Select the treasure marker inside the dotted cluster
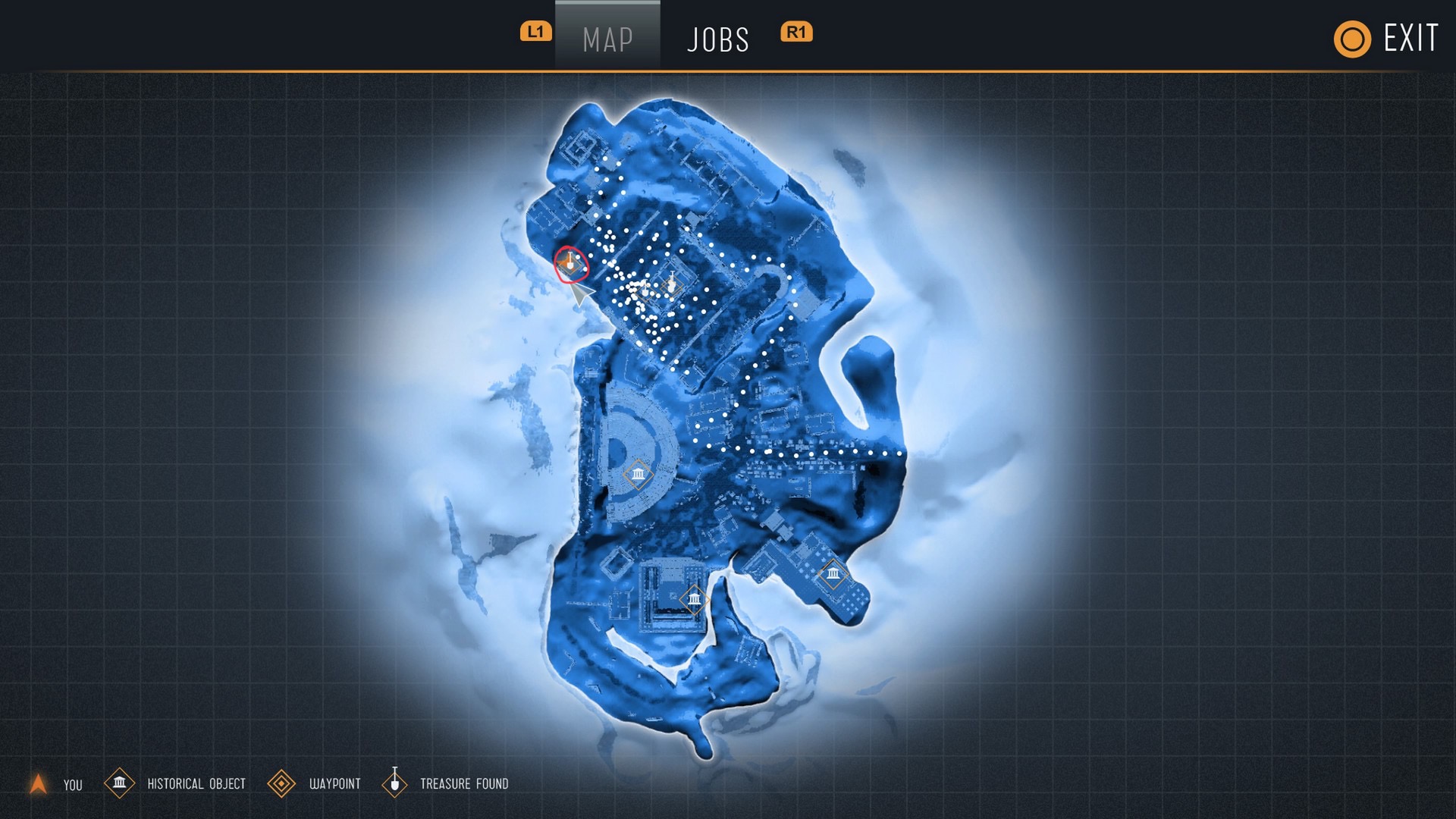 coord(671,284)
